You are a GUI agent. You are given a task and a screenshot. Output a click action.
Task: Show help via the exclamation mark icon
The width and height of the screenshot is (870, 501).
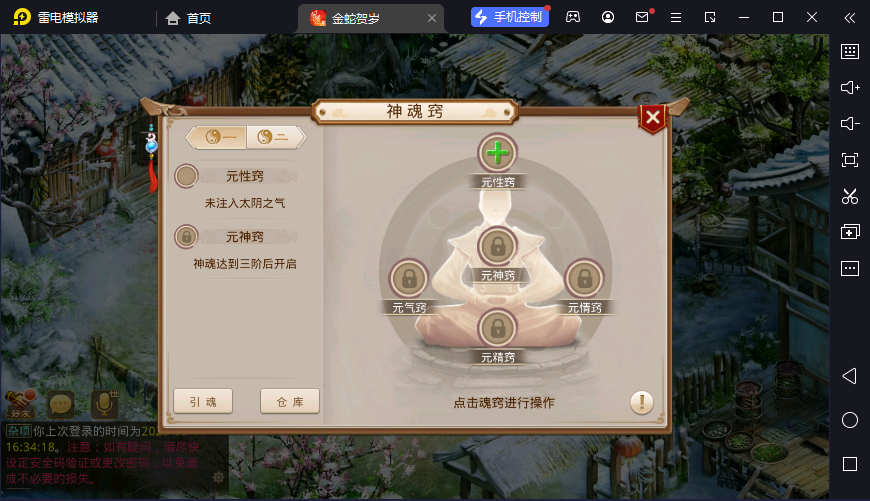(642, 402)
